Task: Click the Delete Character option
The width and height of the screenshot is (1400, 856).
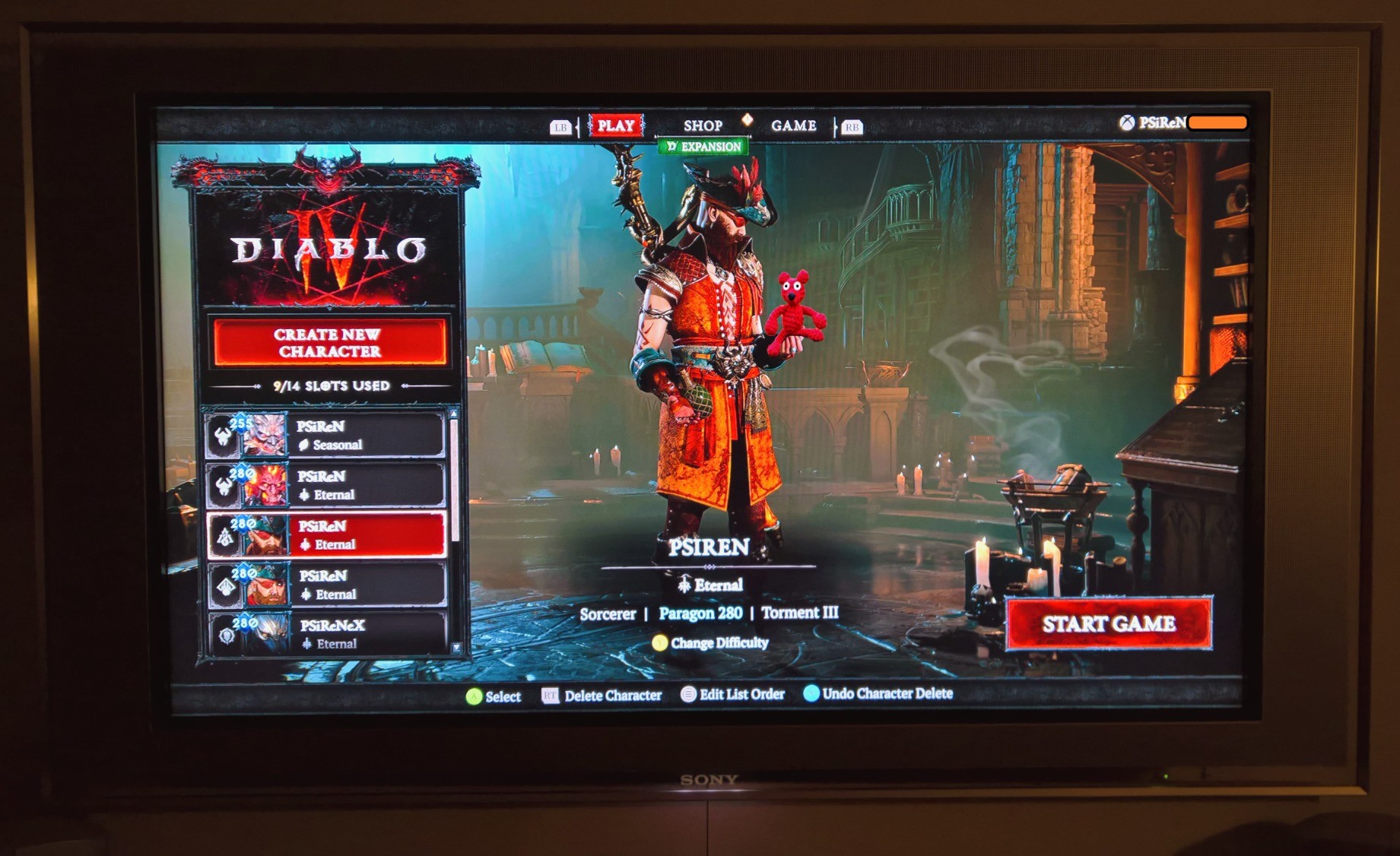Action: (602, 696)
